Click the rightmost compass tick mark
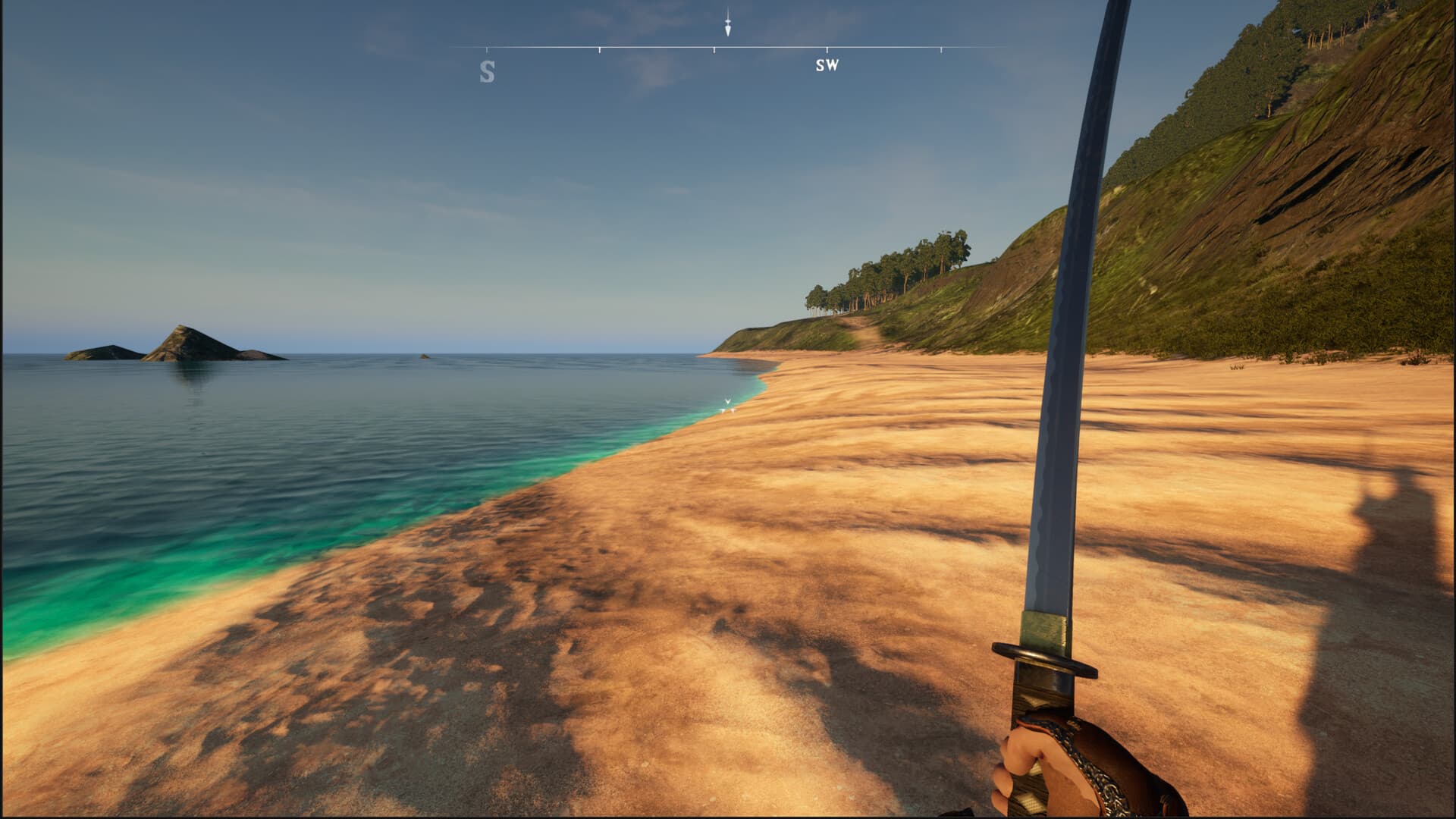The width and height of the screenshot is (1456, 819). pos(942,49)
